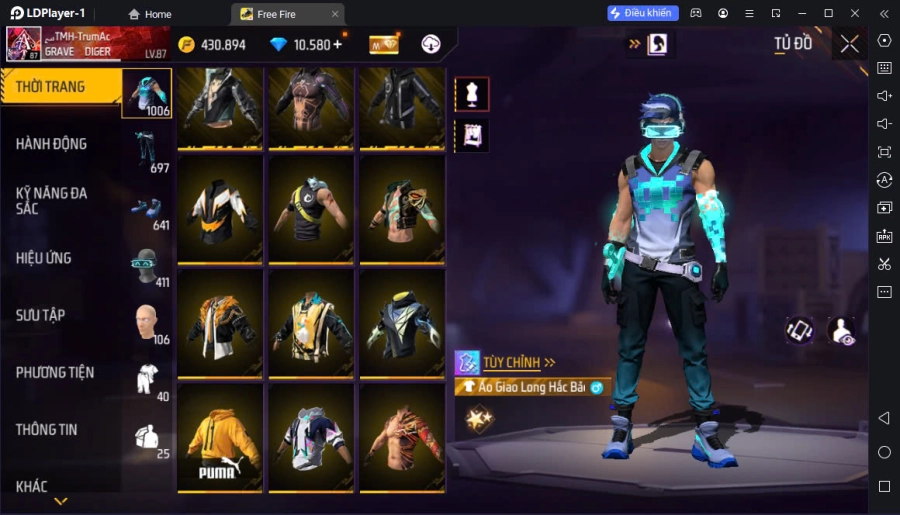Click the plus button to add diamonds
The width and height of the screenshot is (900, 515).
pos(337,44)
